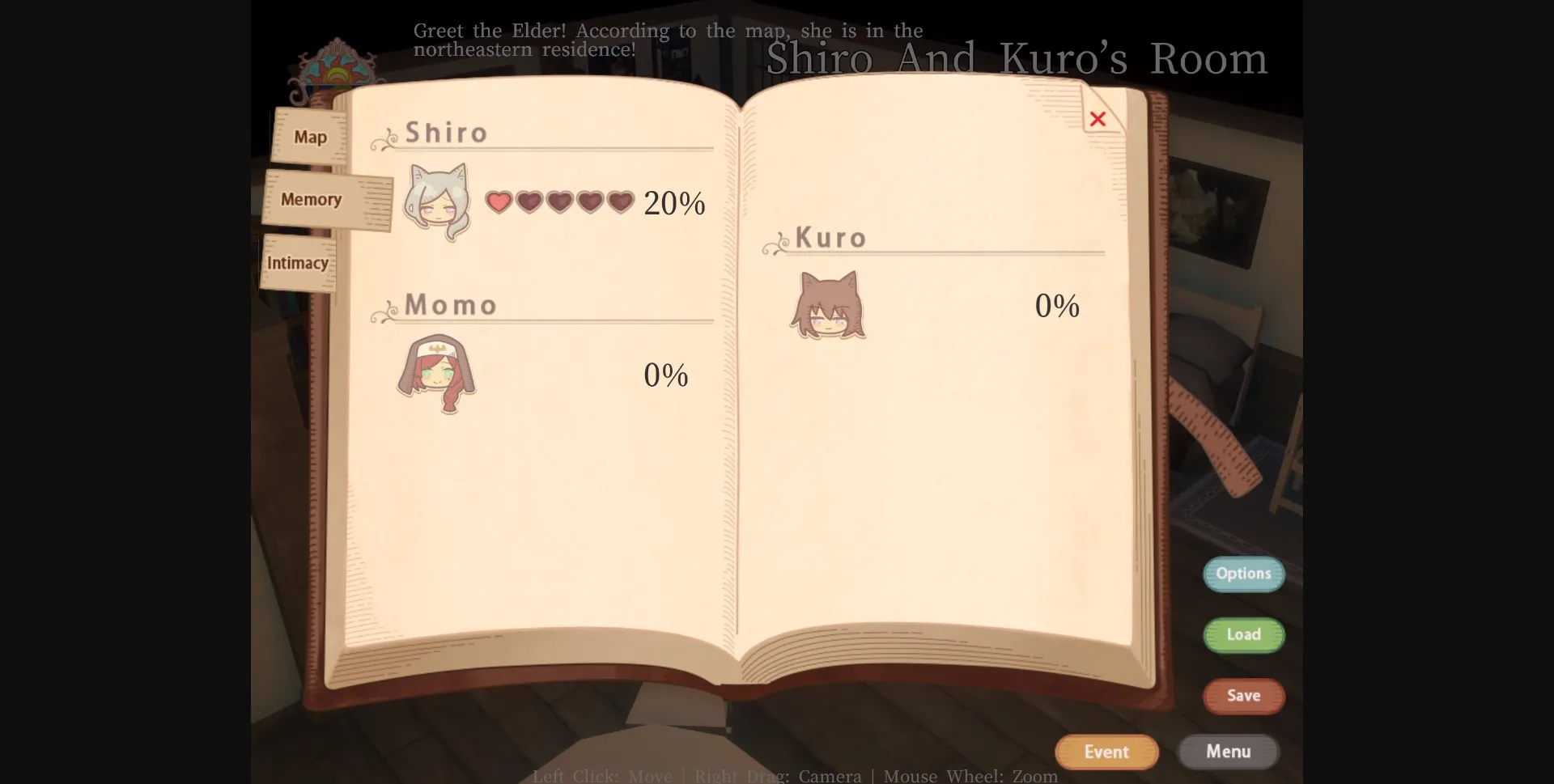Open the Memory tab
Viewport: 1554px width, 784px height.
pyautogui.click(x=311, y=199)
